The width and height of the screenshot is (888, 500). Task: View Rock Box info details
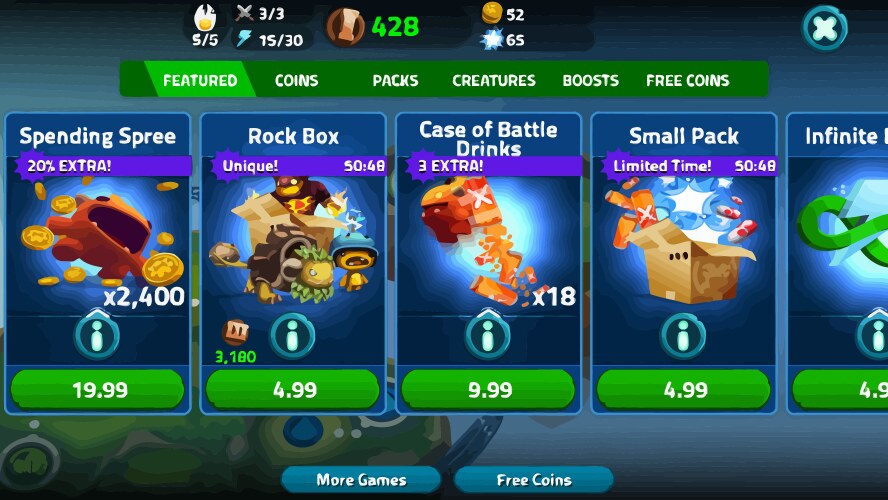293,335
